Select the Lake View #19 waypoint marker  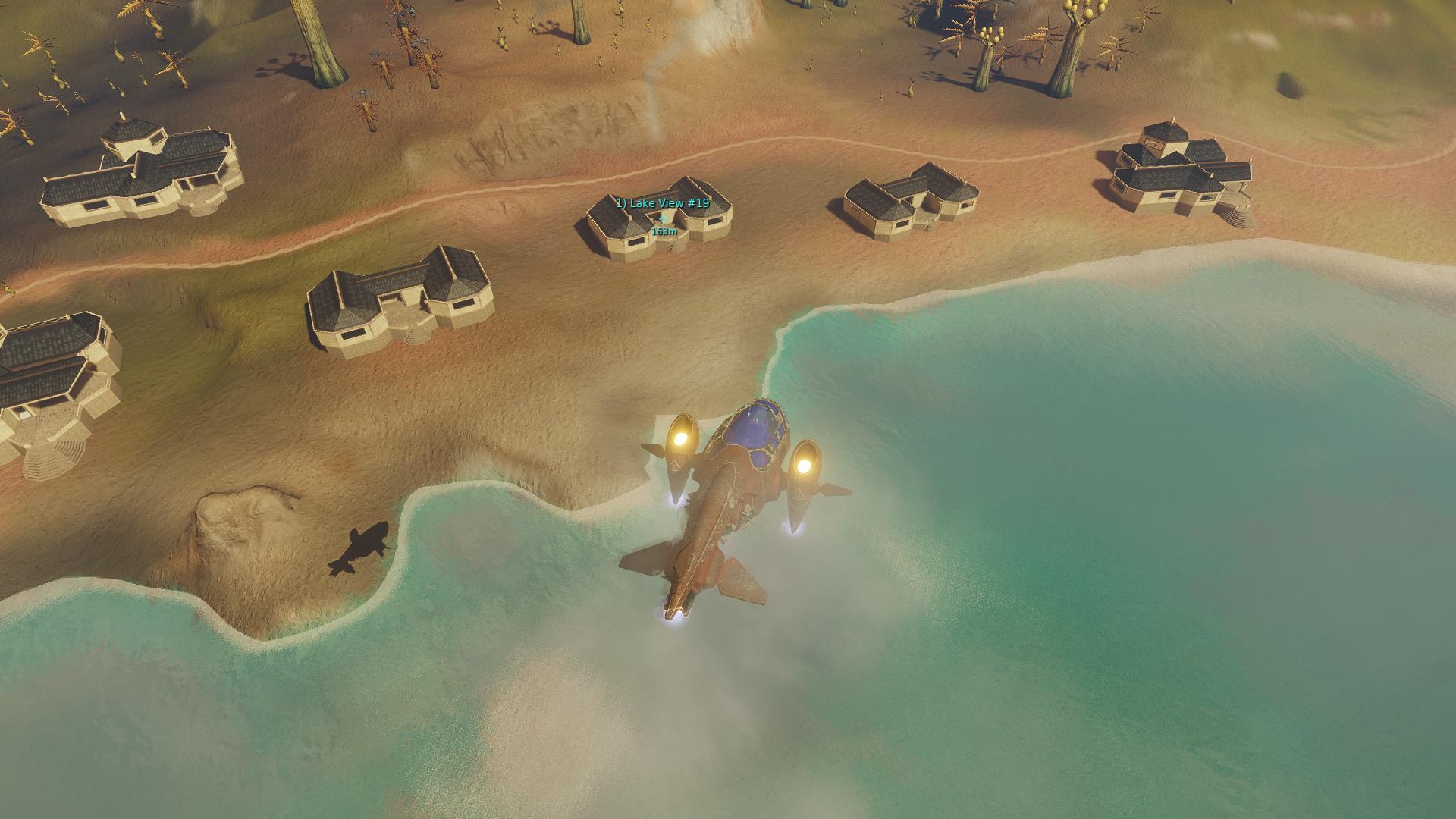tap(664, 218)
